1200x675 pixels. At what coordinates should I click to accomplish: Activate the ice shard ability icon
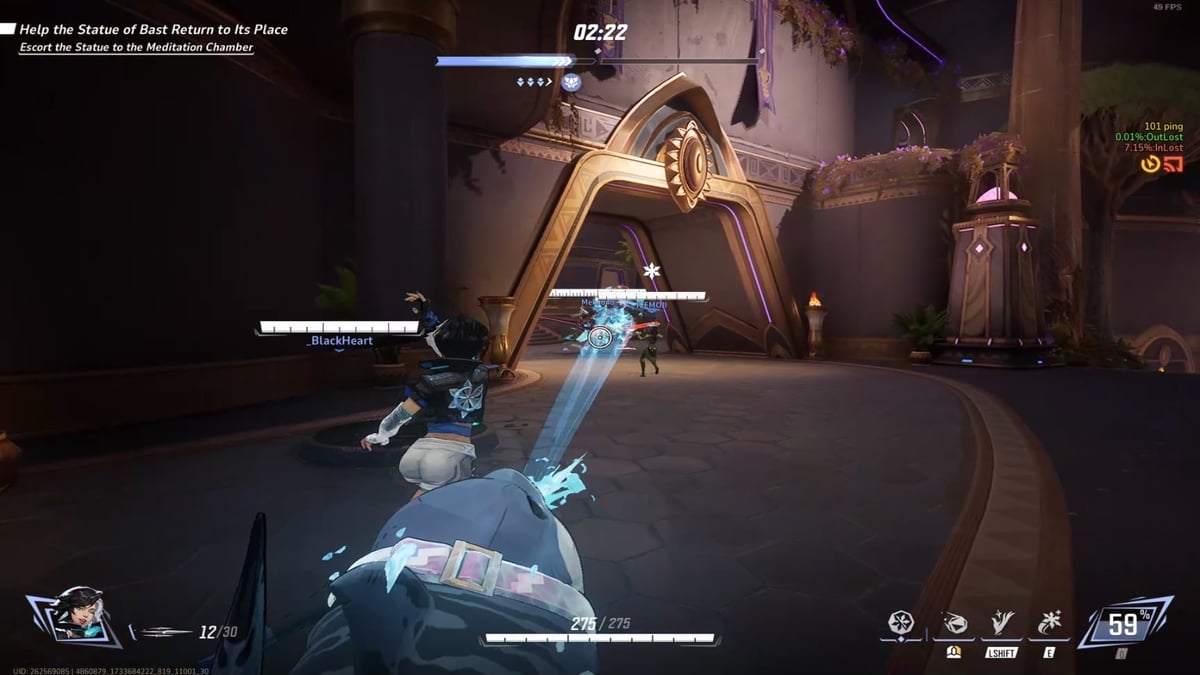click(954, 625)
